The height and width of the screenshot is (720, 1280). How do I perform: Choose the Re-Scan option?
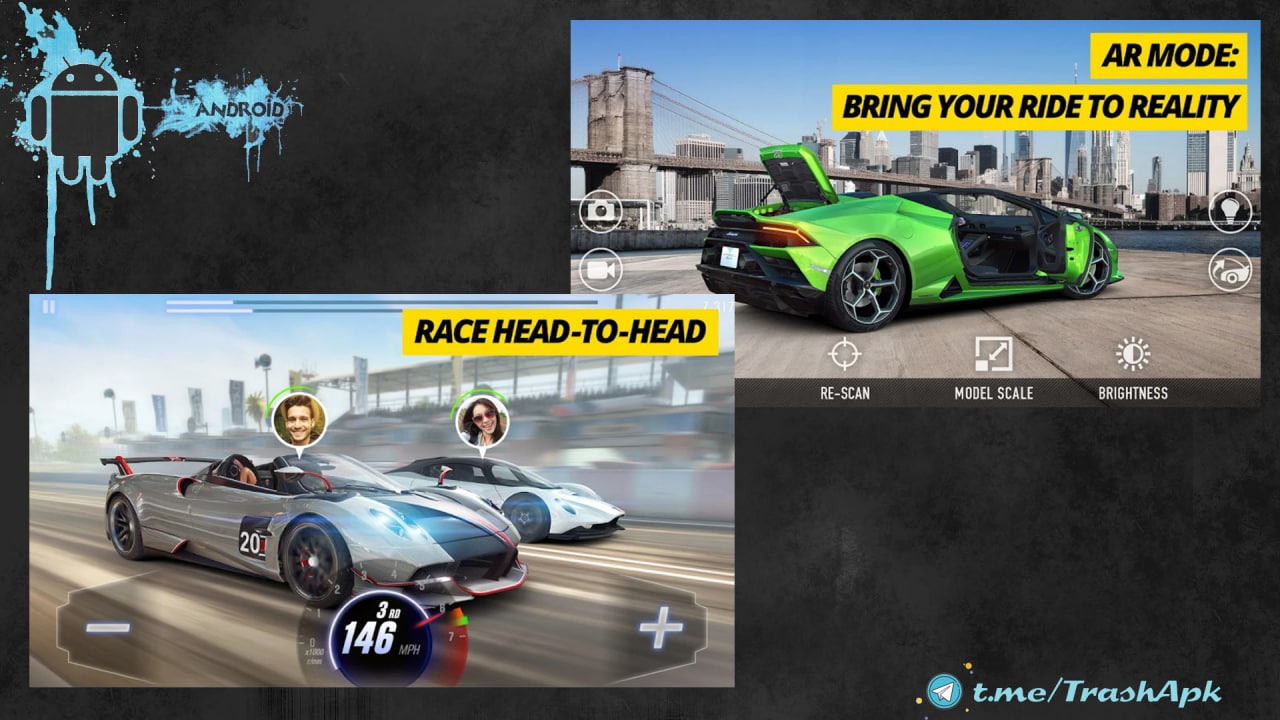click(x=844, y=356)
